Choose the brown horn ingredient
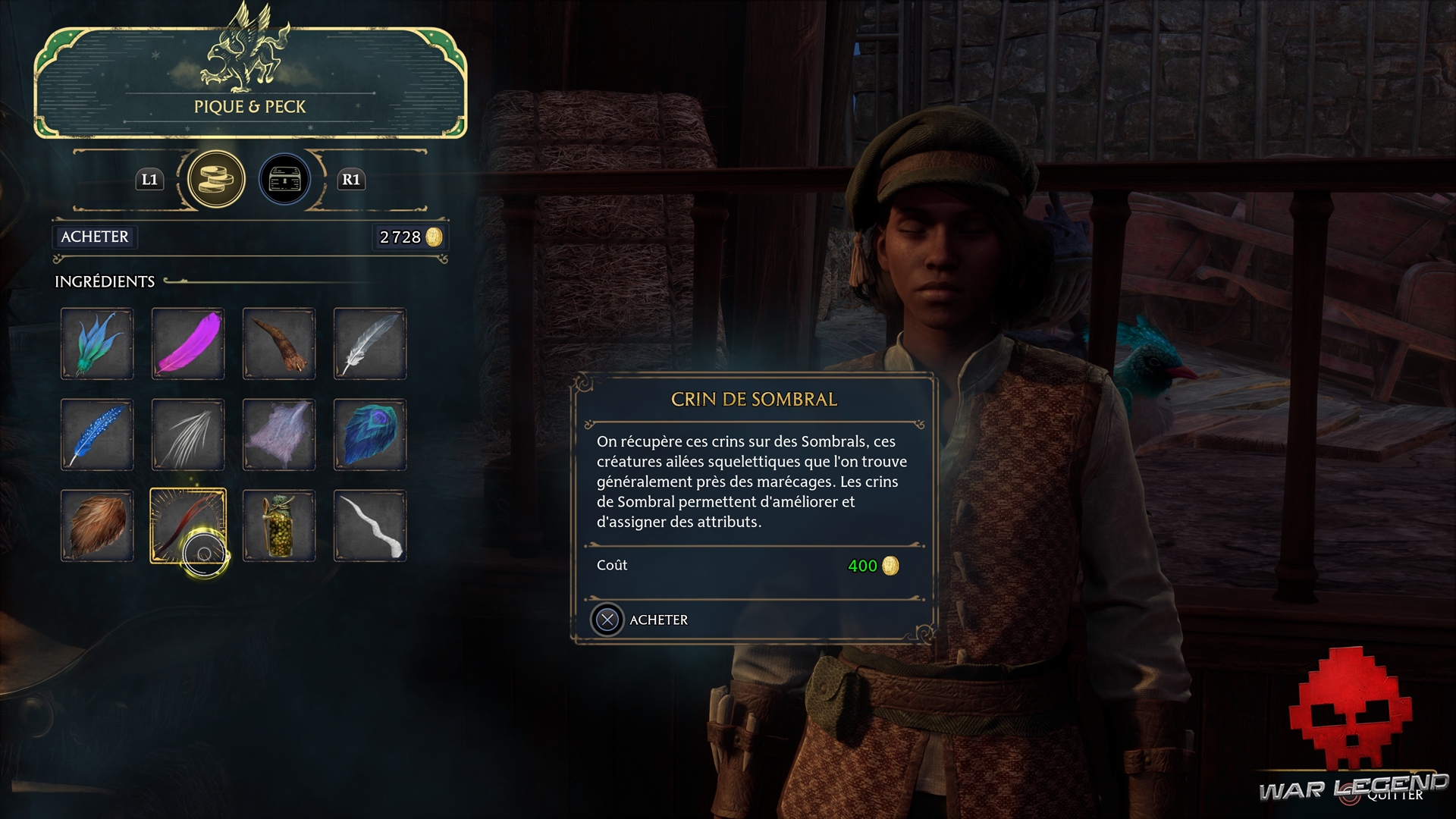This screenshot has width=1456, height=819. point(279,344)
